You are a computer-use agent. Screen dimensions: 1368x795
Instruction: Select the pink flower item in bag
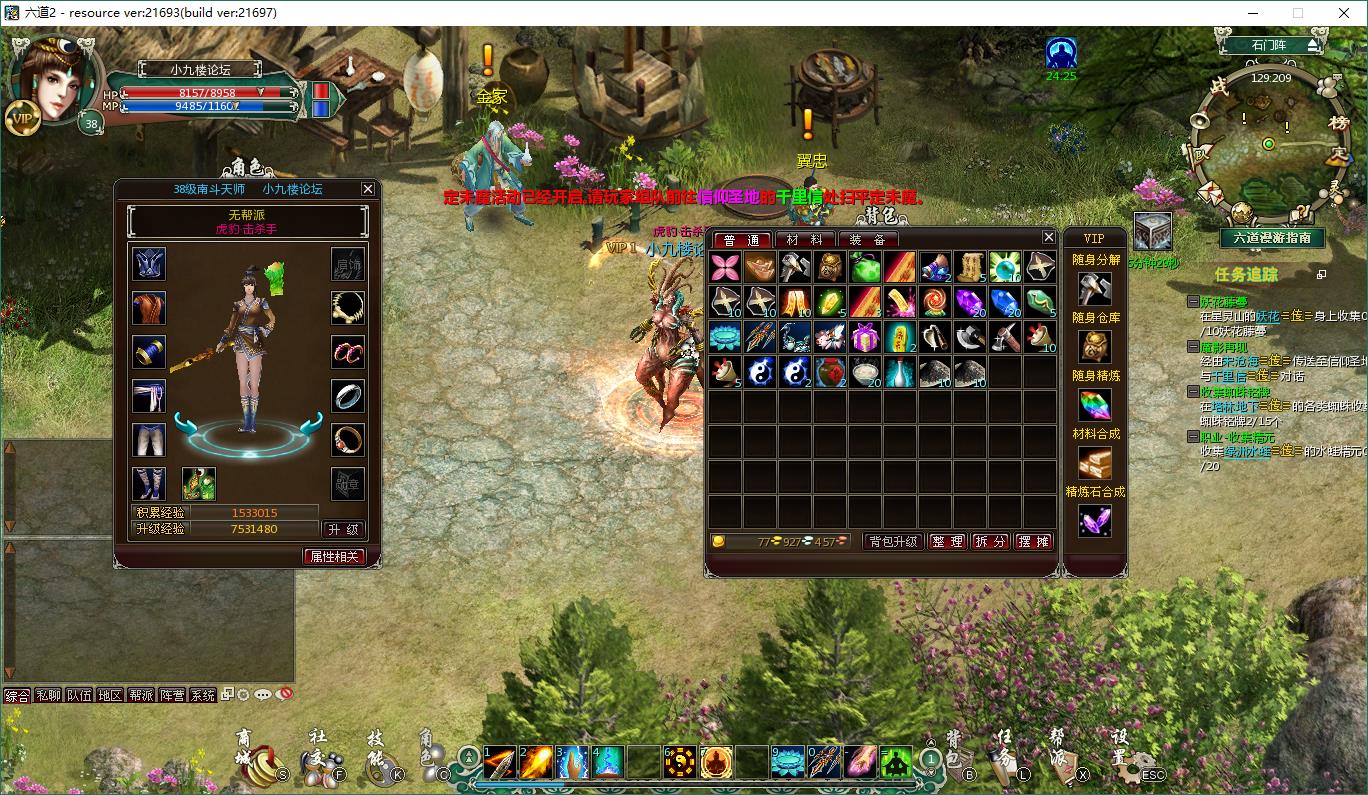[x=724, y=267]
